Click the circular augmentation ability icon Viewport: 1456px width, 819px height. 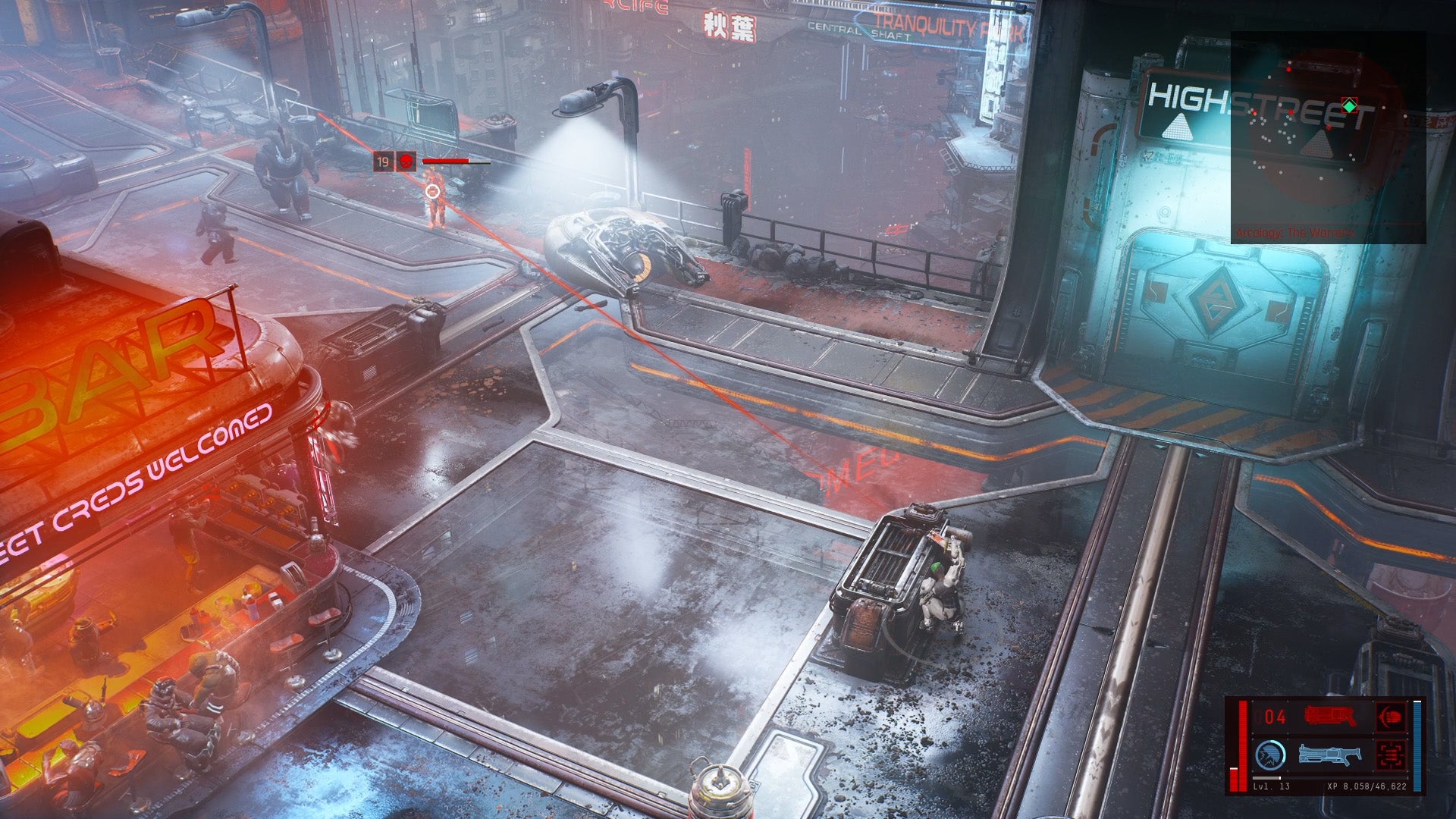pos(1269,755)
